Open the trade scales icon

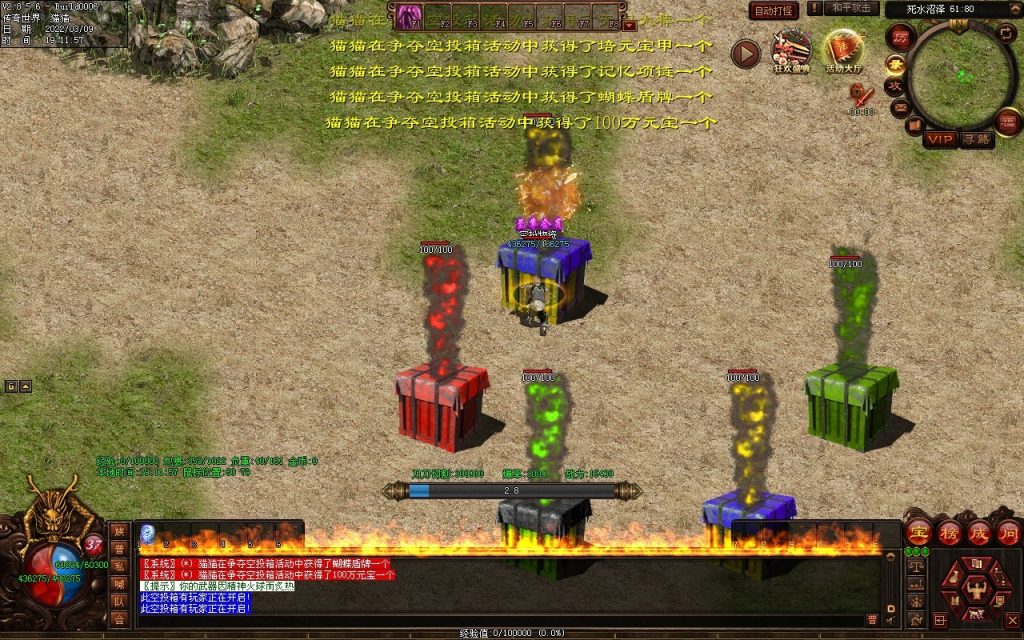pyautogui.click(x=915, y=565)
